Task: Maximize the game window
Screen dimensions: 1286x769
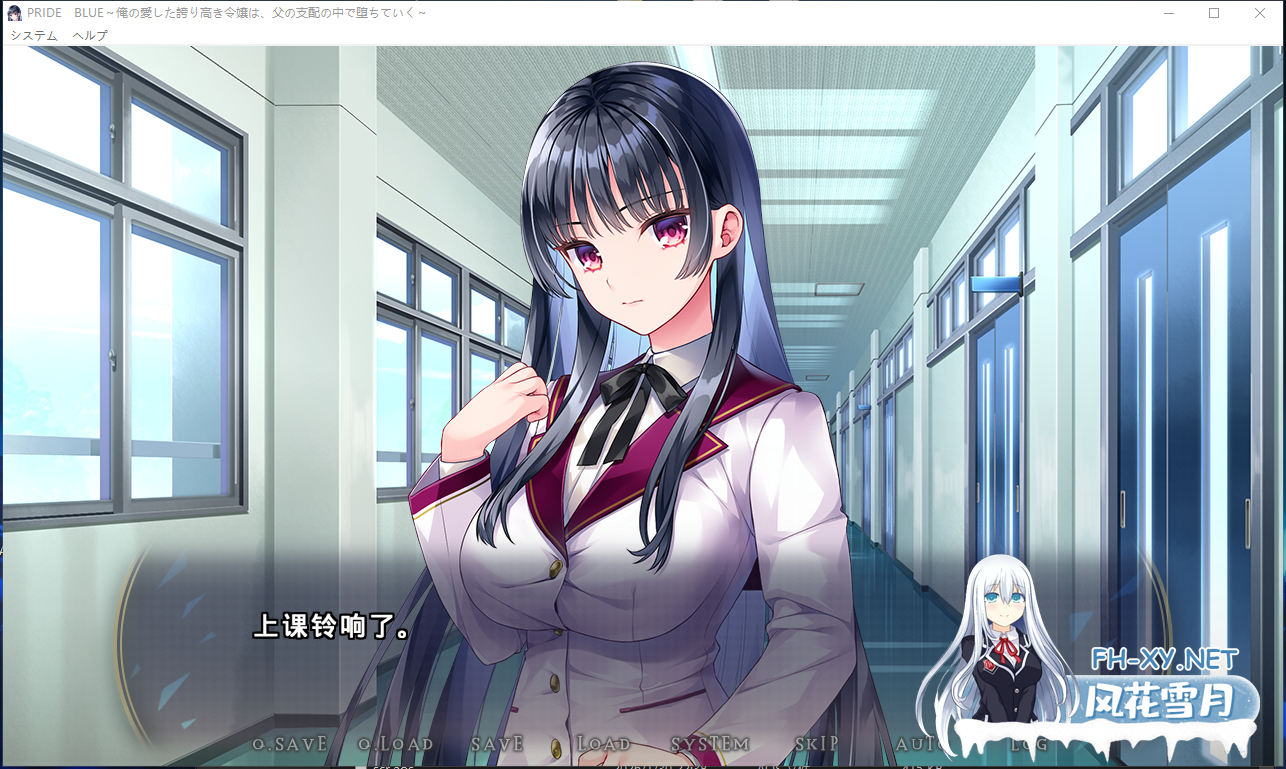Action: (x=1214, y=13)
